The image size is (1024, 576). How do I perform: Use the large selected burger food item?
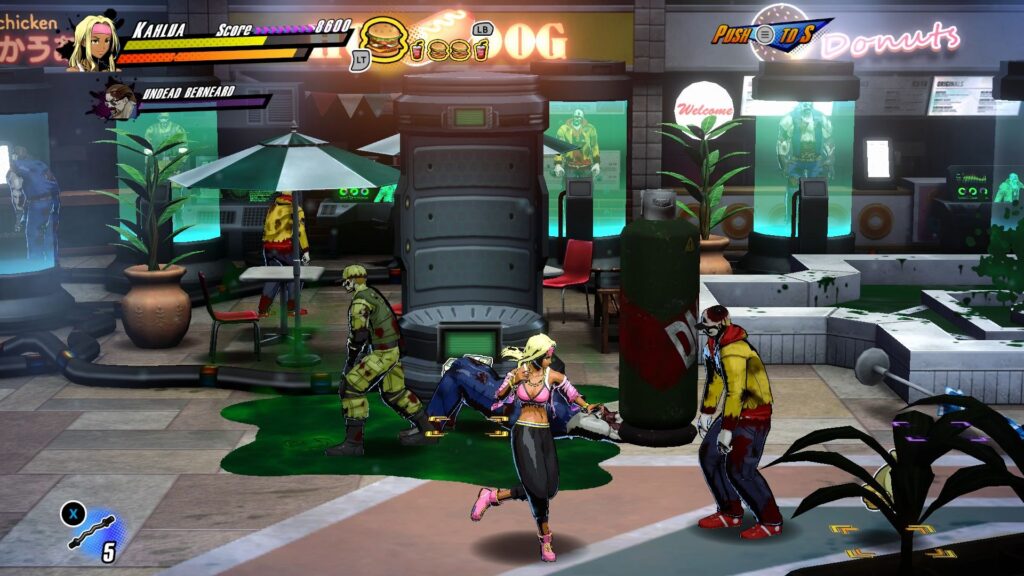click(x=383, y=42)
